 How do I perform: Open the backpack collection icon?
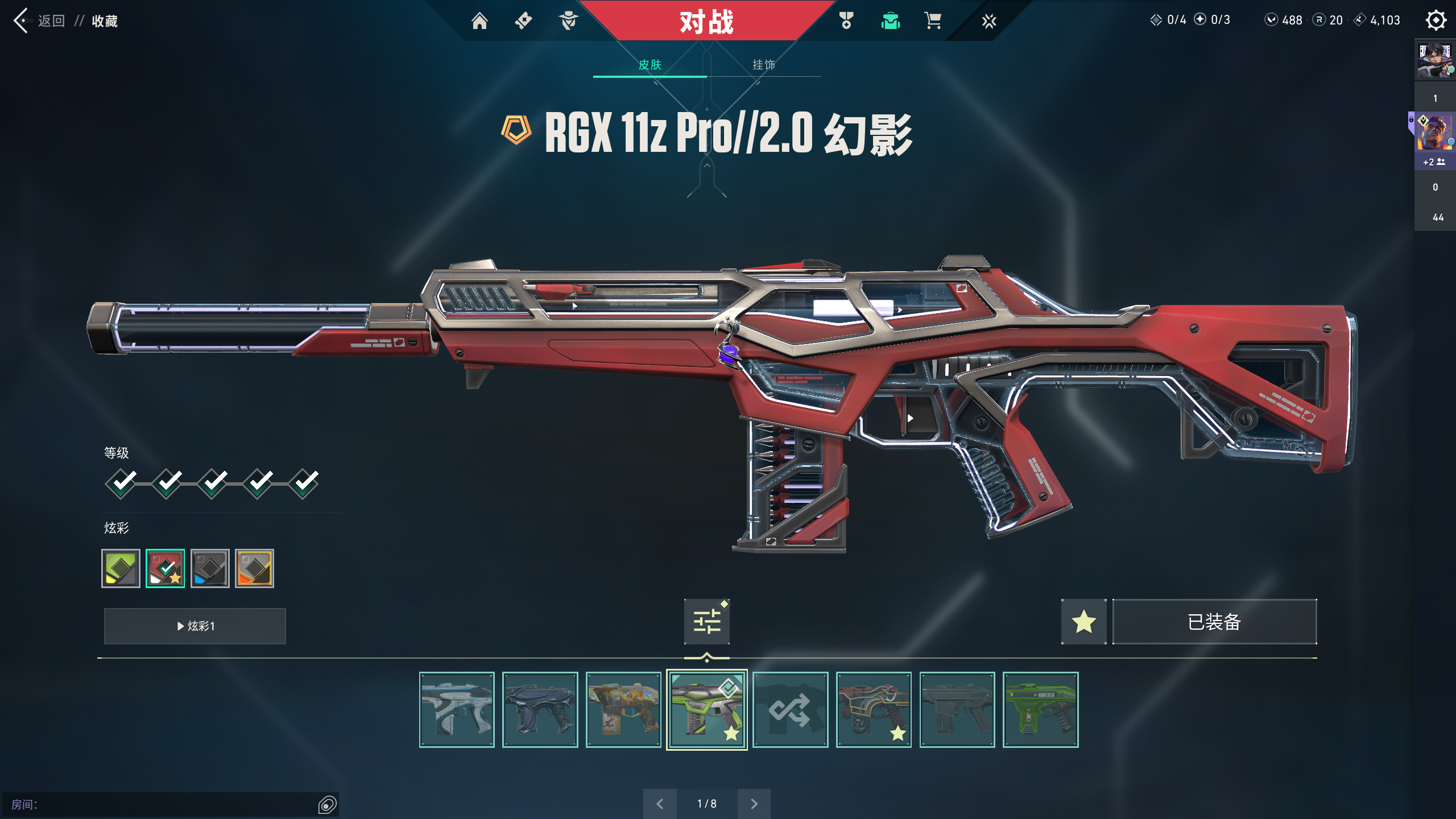point(890,21)
